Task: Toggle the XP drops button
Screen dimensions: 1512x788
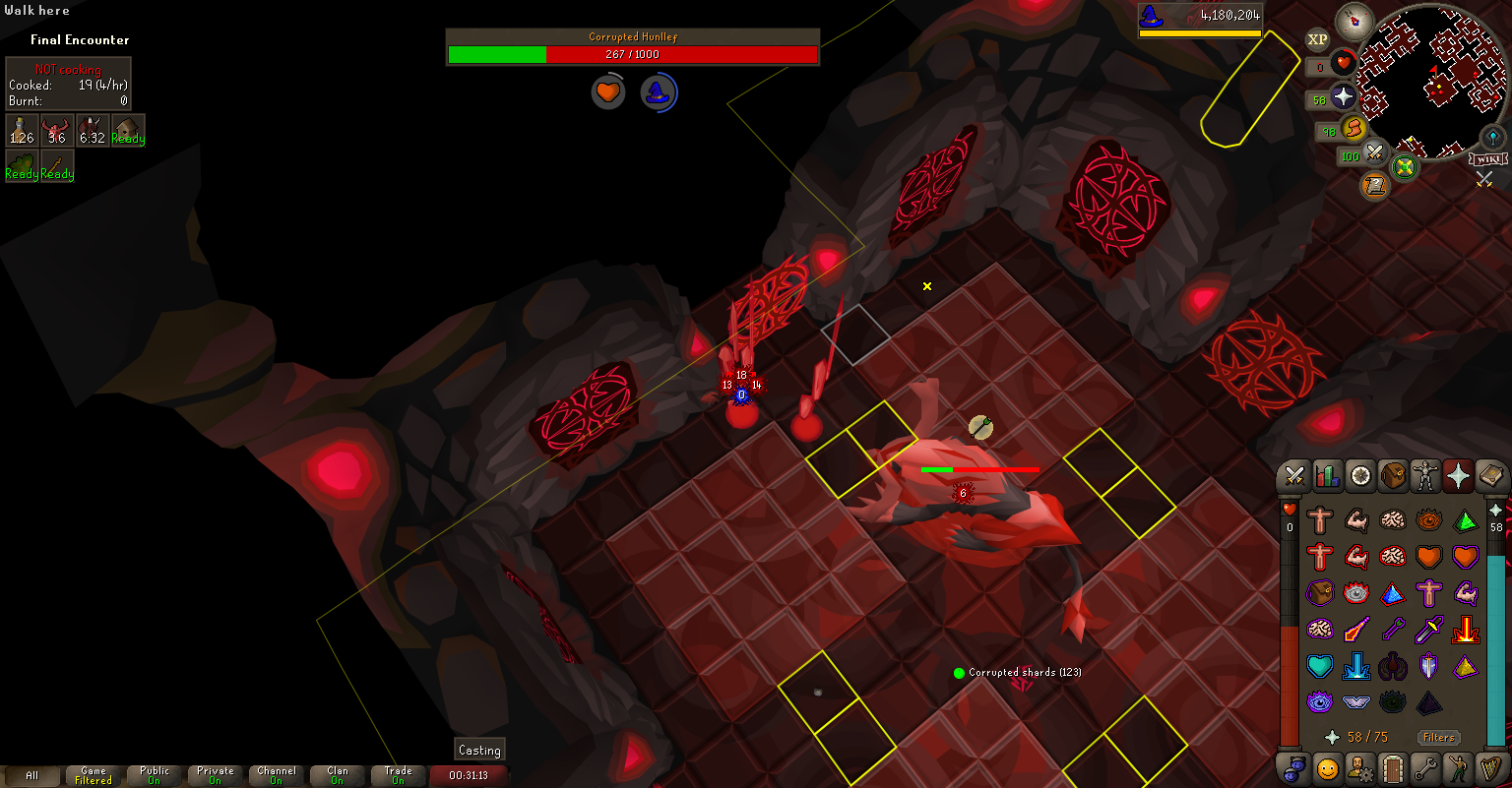Action: pos(1317,39)
